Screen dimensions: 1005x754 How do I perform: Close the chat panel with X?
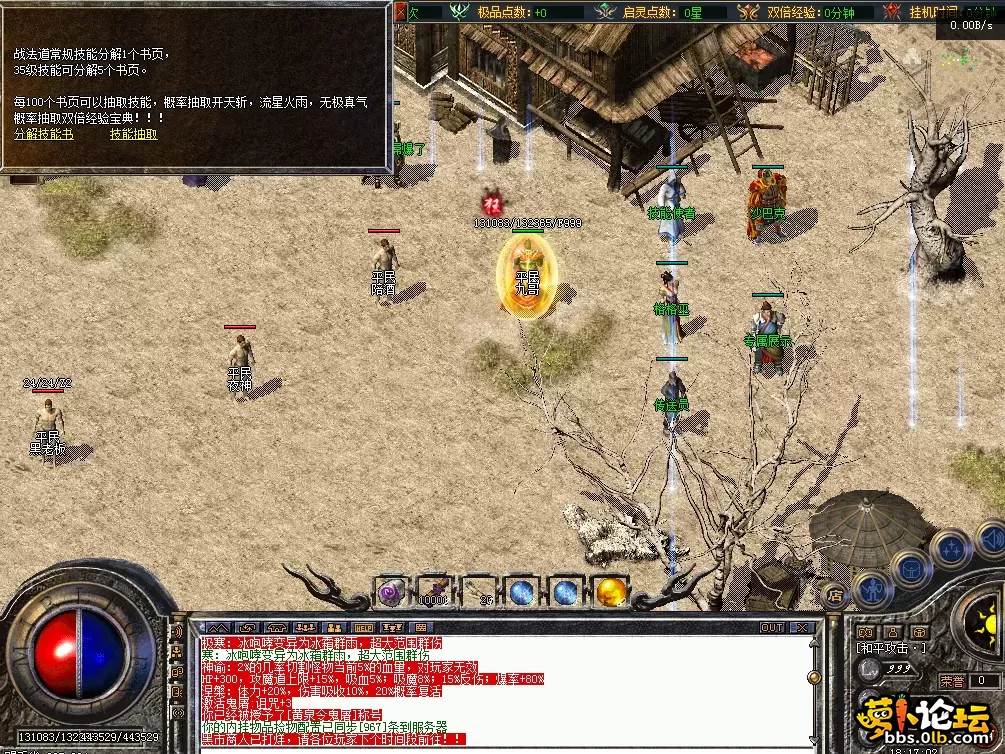(x=802, y=628)
